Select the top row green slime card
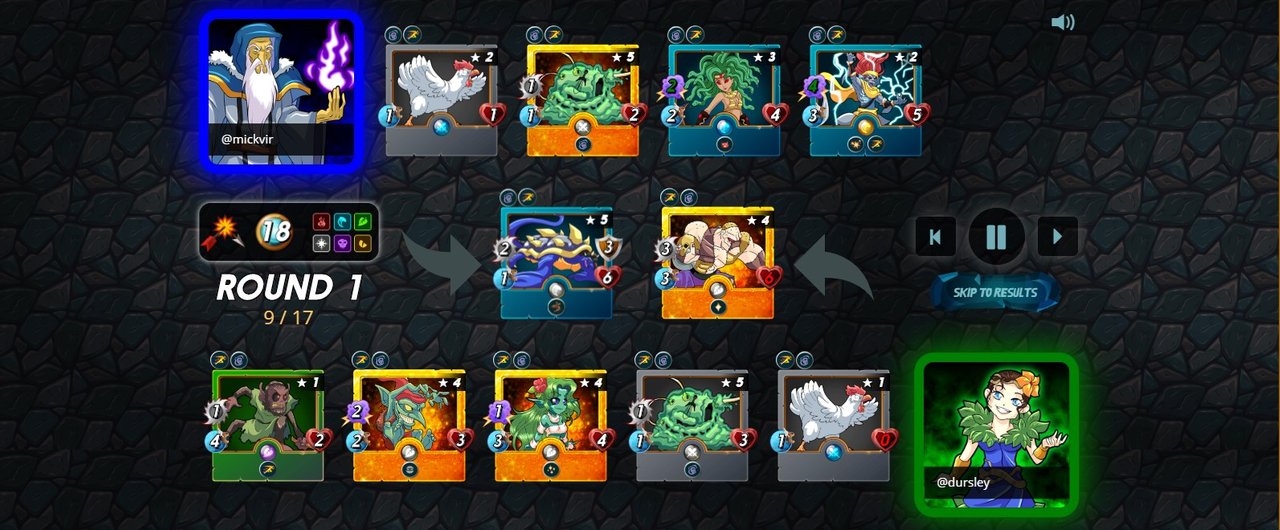 click(x=583, y=100)
